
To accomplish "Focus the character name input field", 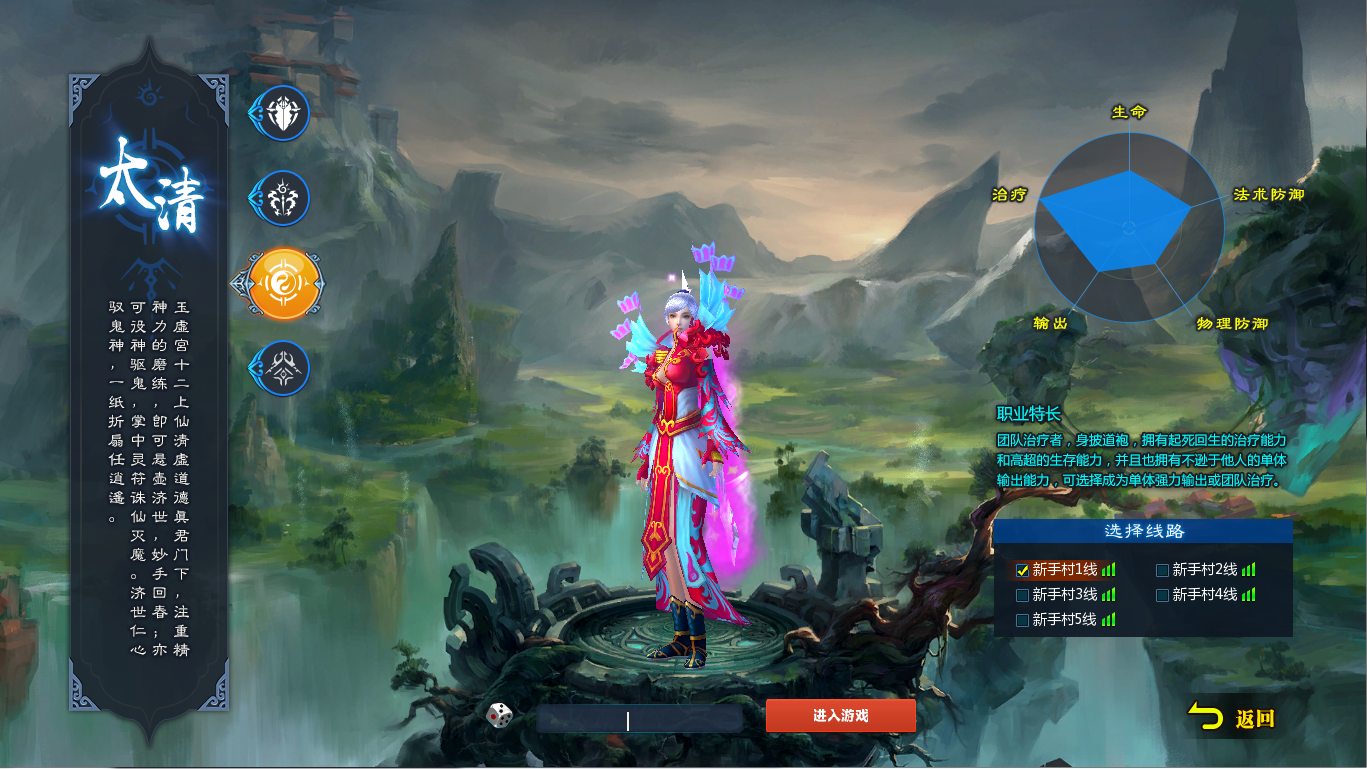I will [640, 719].
